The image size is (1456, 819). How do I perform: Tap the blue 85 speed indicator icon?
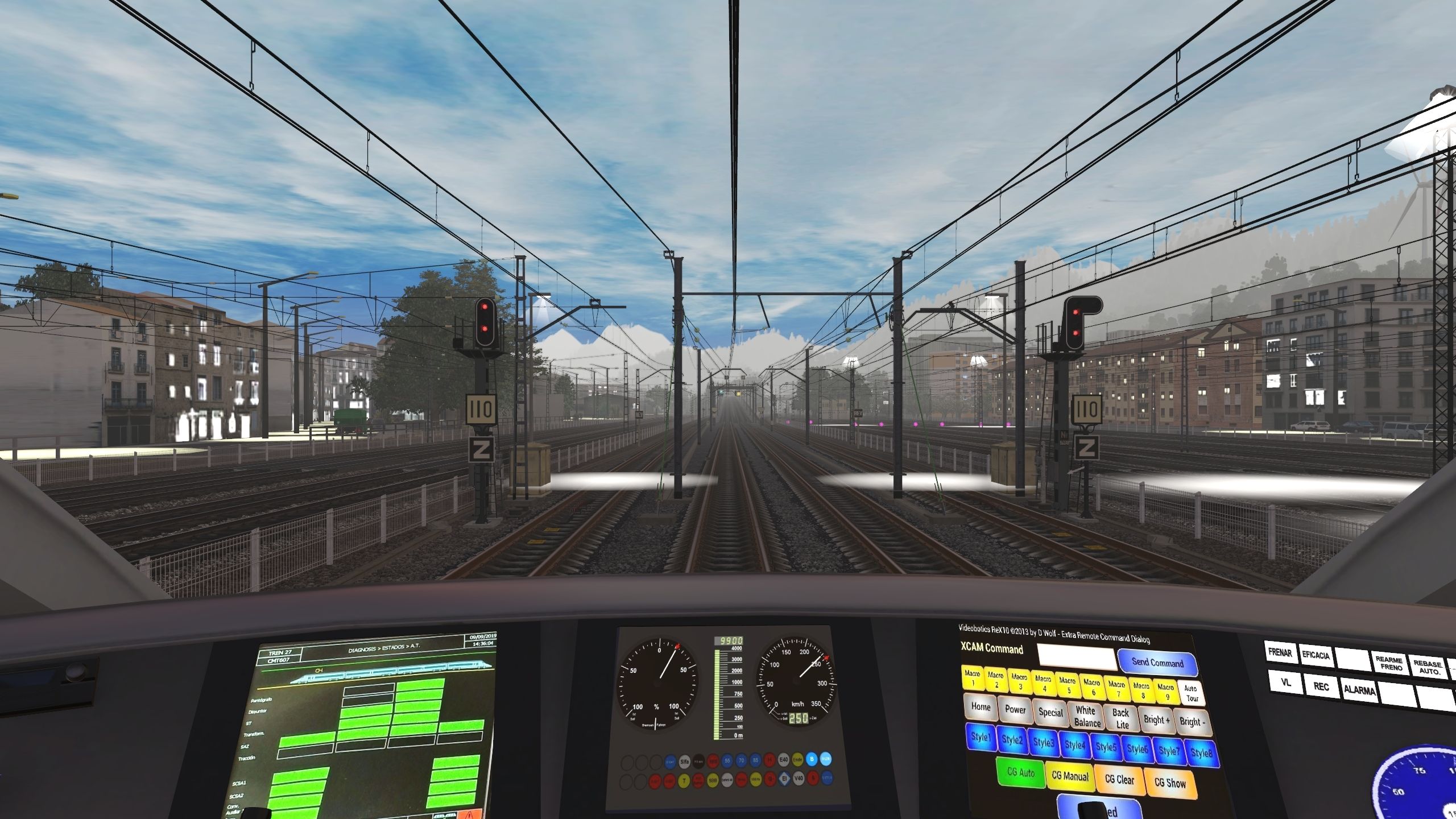point(755,760)
